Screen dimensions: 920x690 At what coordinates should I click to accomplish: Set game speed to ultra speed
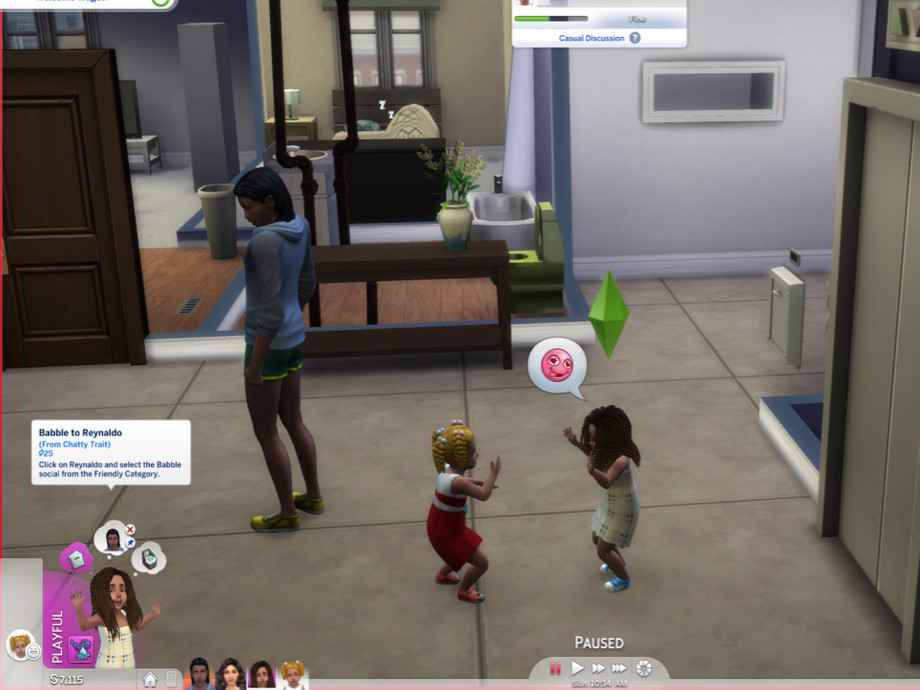(x=619, y=668)
